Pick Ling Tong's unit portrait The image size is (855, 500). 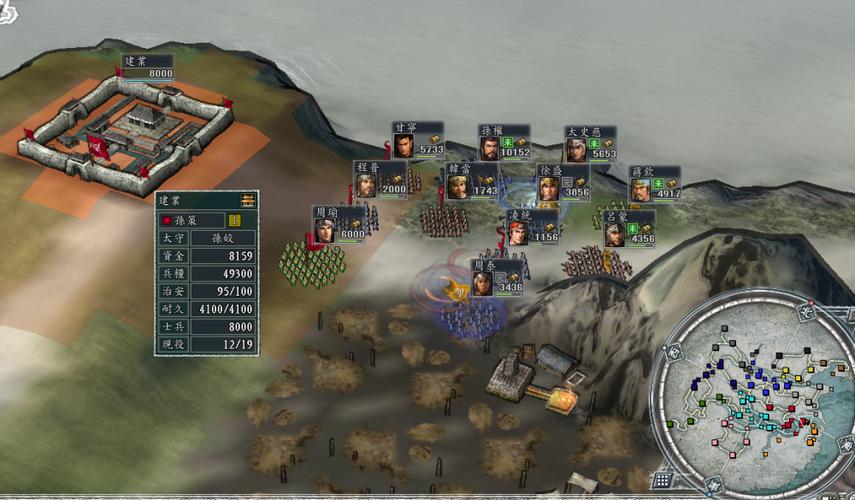click(x=517, y=233)
